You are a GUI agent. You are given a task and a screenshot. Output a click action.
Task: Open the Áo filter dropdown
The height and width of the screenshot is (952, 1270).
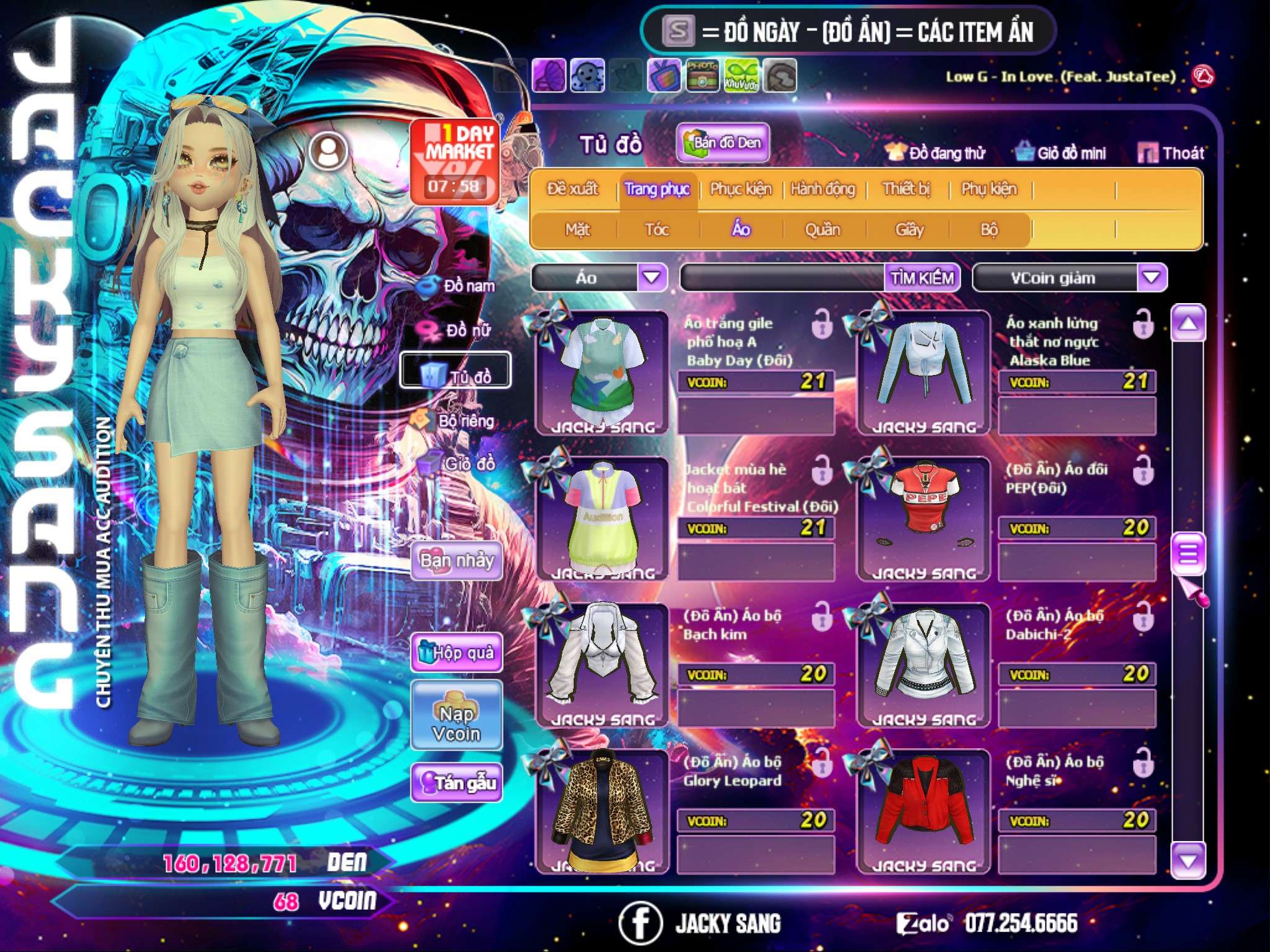point(652,278)
